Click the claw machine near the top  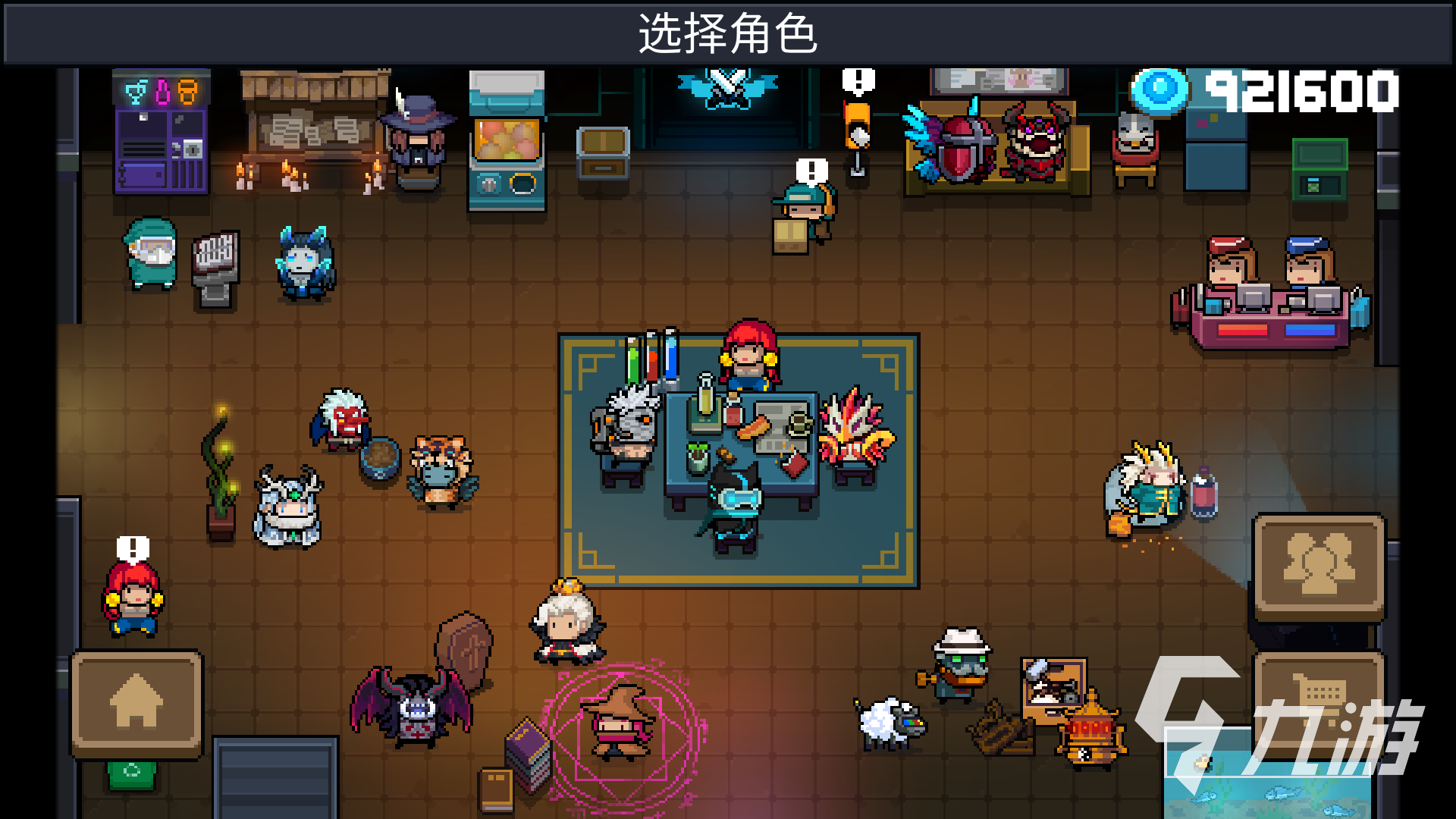click(x=507, y=140)
